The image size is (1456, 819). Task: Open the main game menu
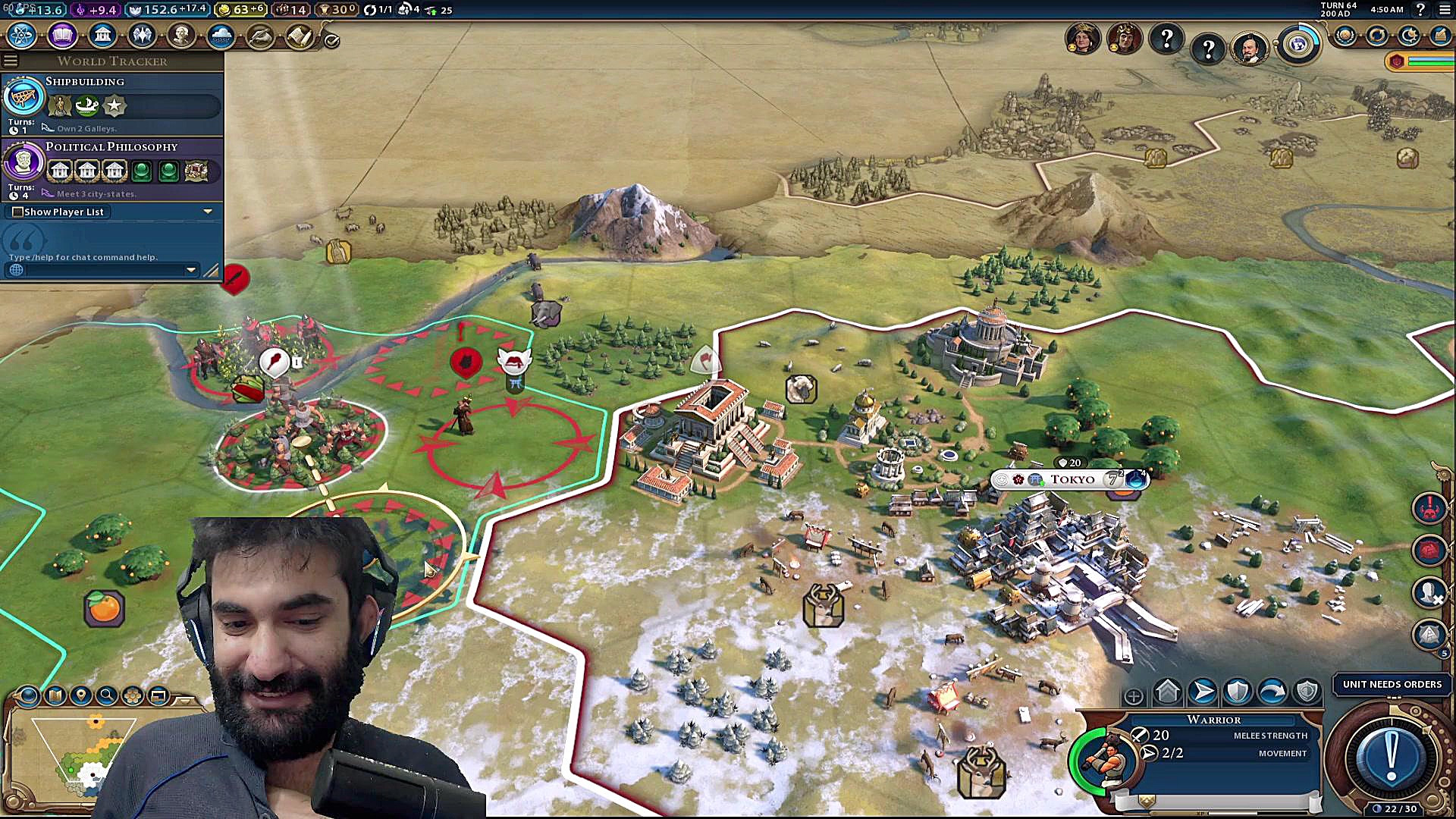1444,10
